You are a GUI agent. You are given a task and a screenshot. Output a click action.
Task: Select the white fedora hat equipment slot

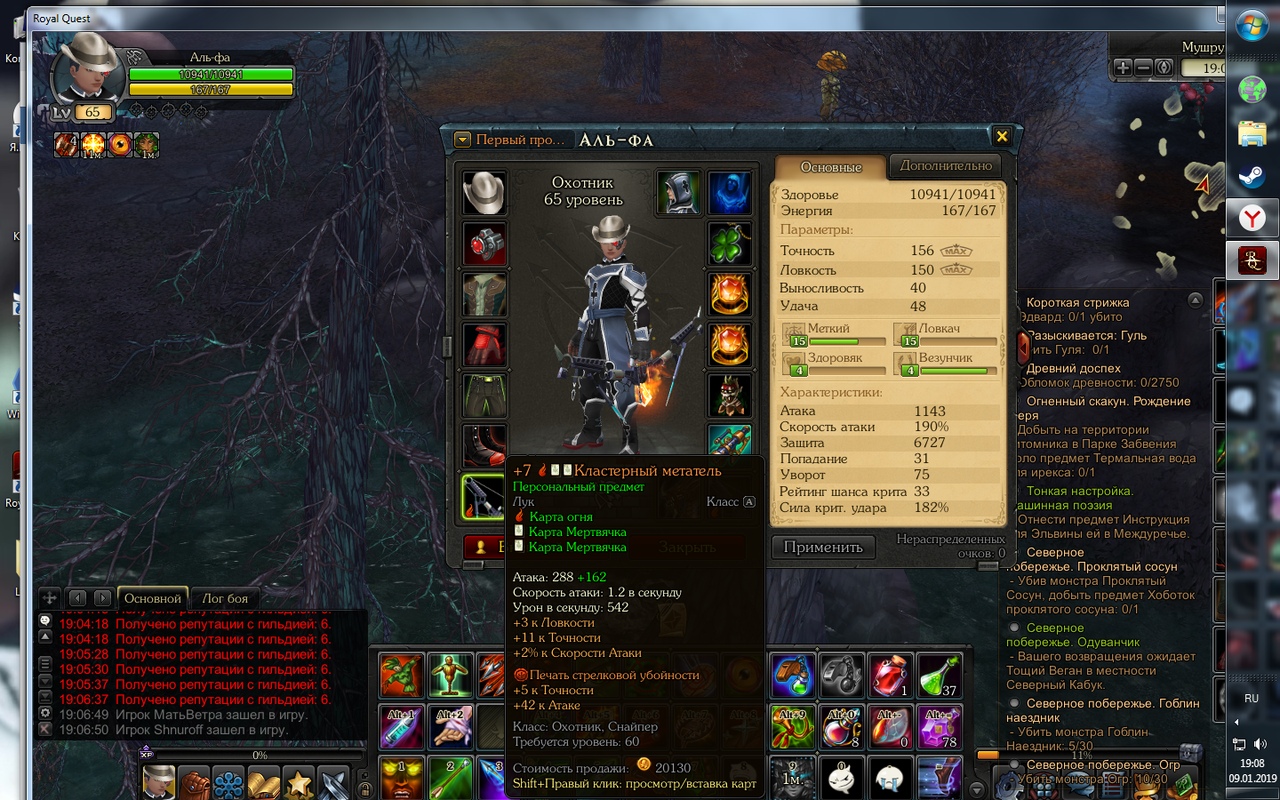(x=484, y=193)
